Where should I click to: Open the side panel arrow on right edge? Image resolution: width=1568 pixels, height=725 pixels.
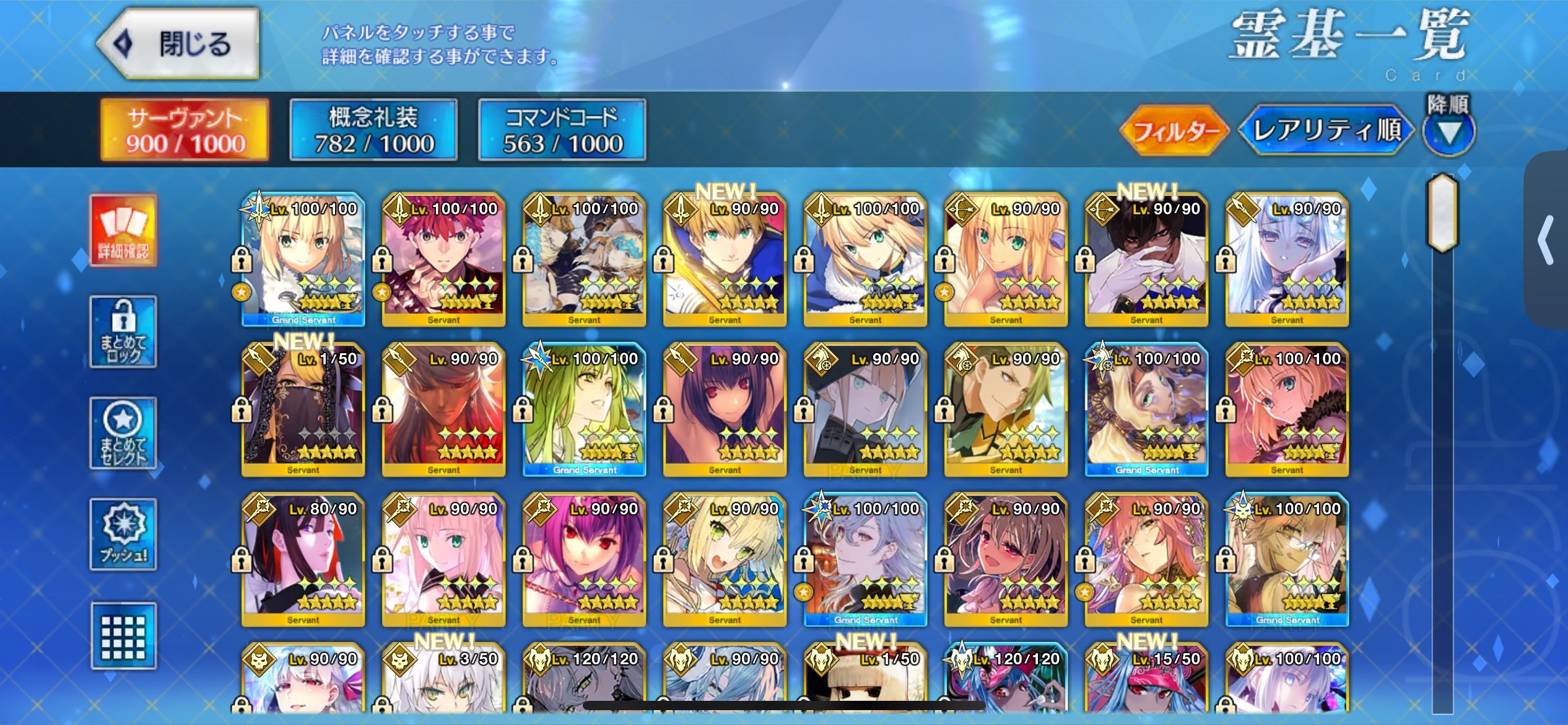coord(1546,240)
